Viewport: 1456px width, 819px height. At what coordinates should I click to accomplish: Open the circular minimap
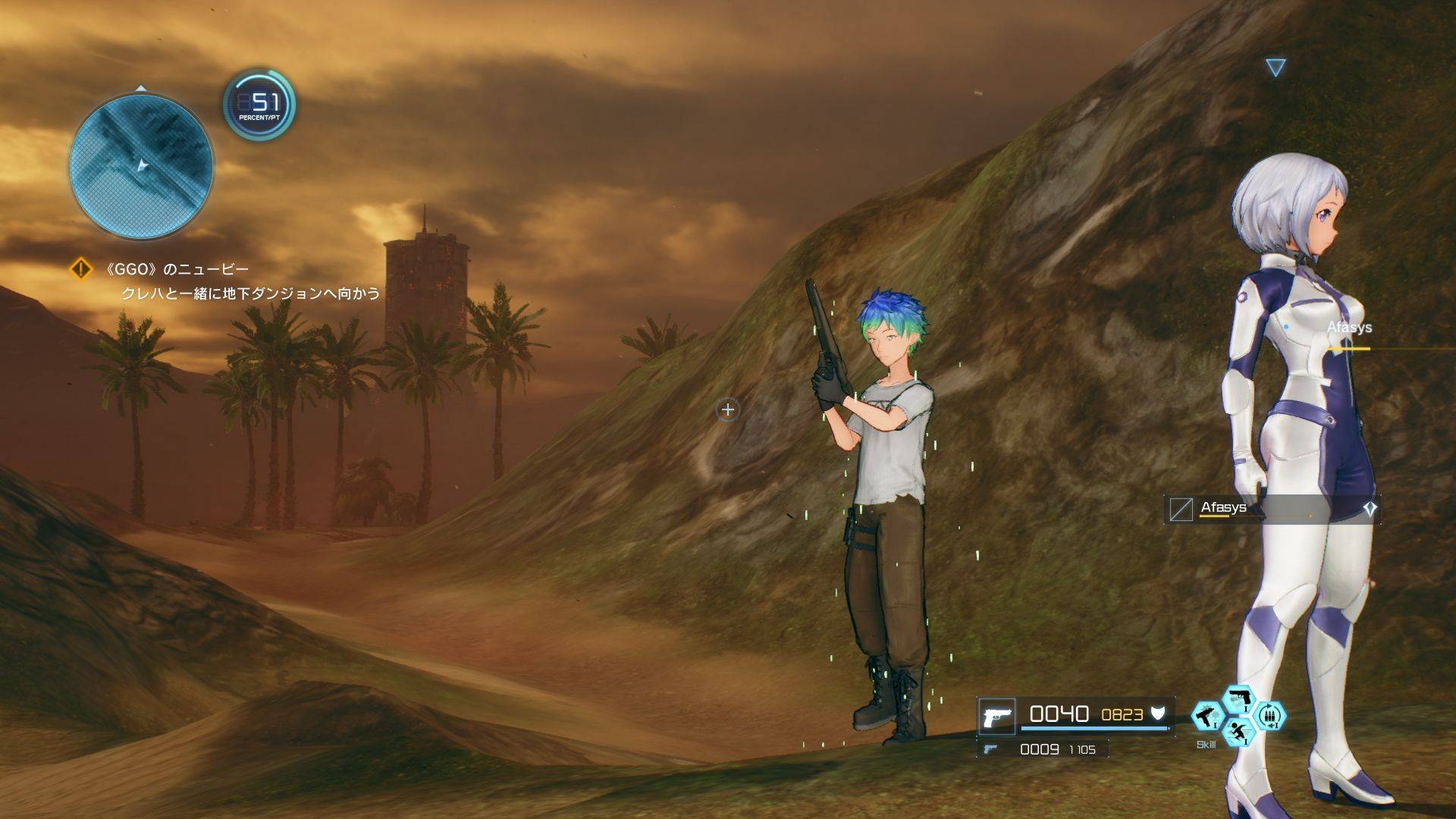point(141,165)
